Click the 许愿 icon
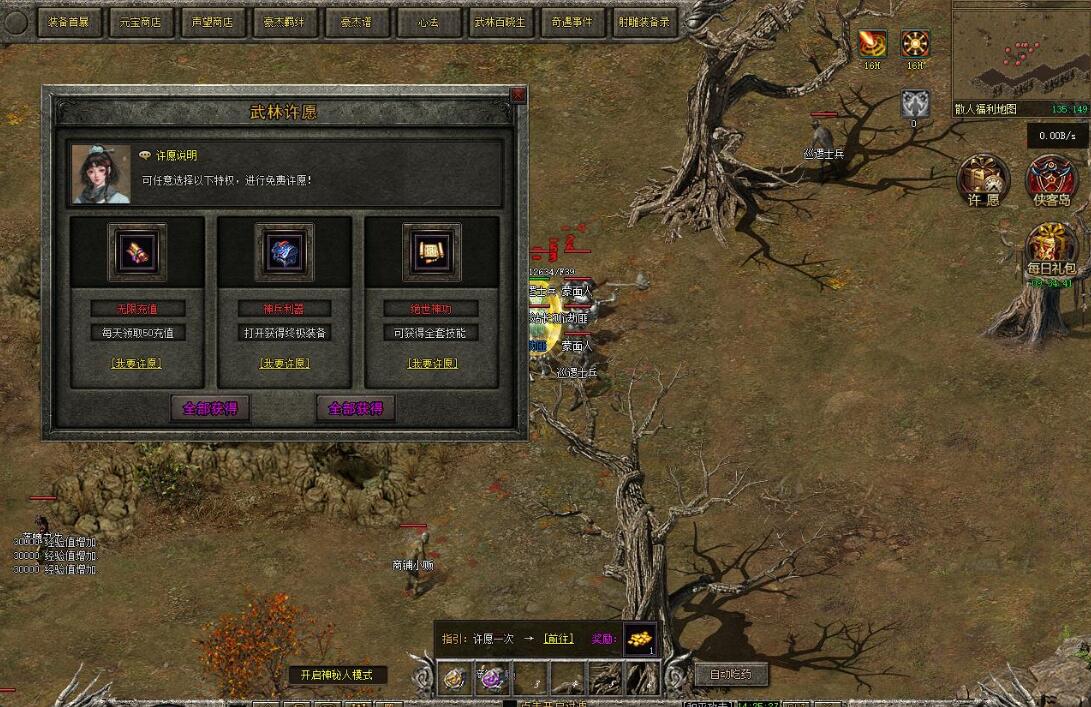The width and height of the screenshot is (1091, 707). [x=983, y=180]
